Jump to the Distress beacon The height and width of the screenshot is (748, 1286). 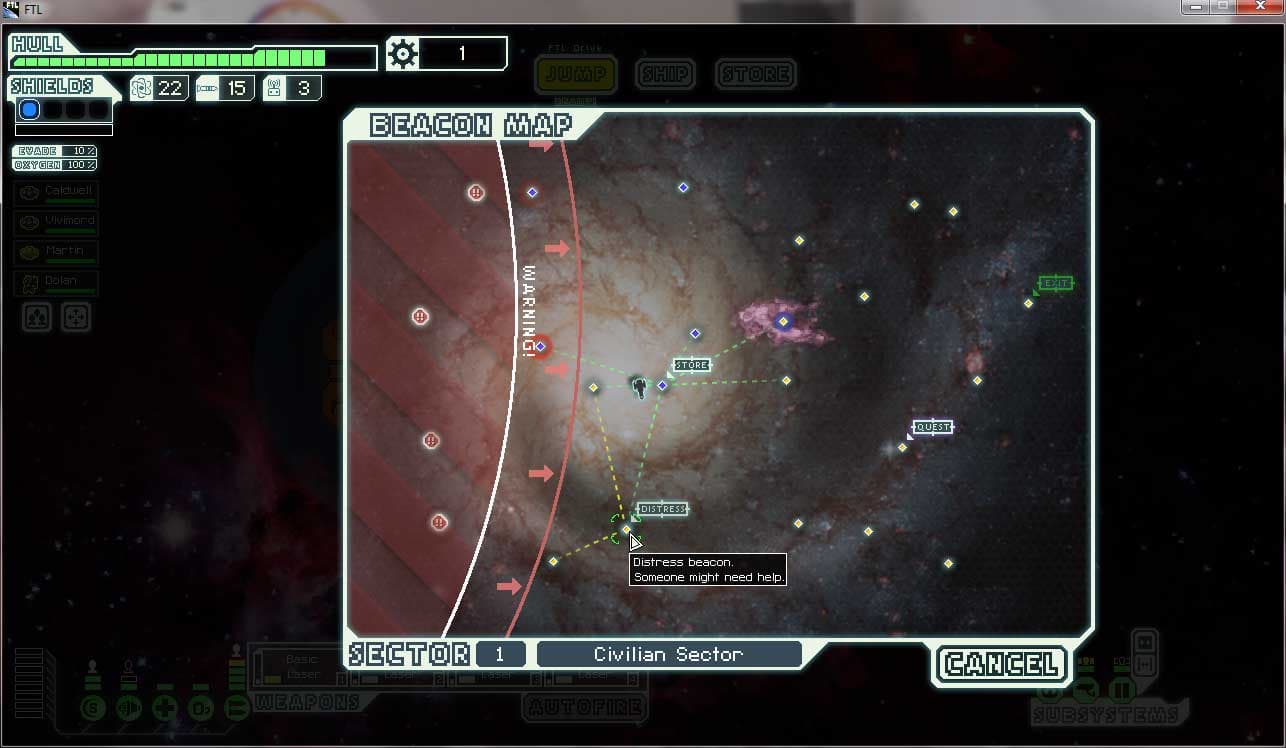[627, 529]
